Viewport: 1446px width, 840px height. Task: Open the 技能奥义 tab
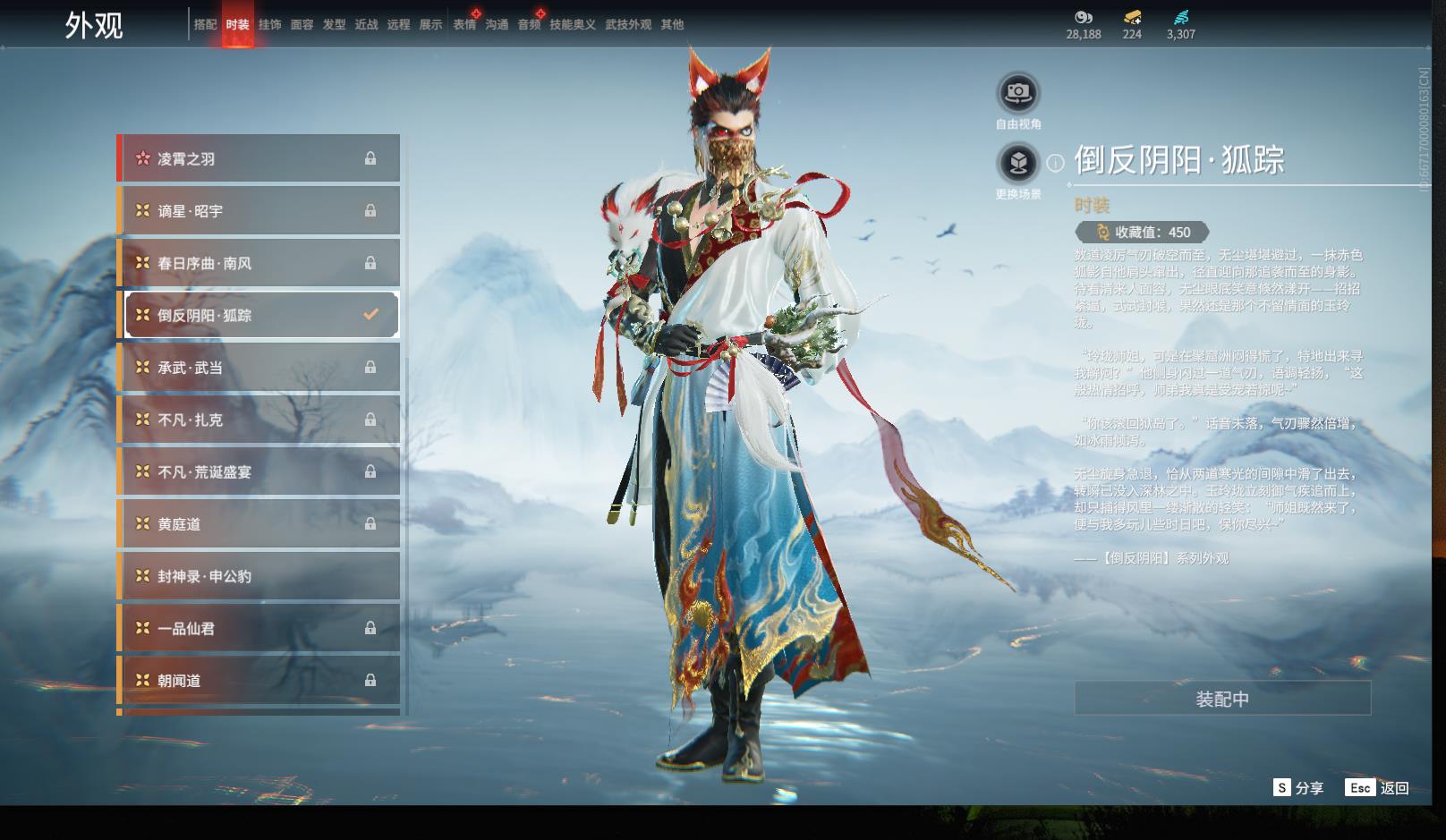573,25
